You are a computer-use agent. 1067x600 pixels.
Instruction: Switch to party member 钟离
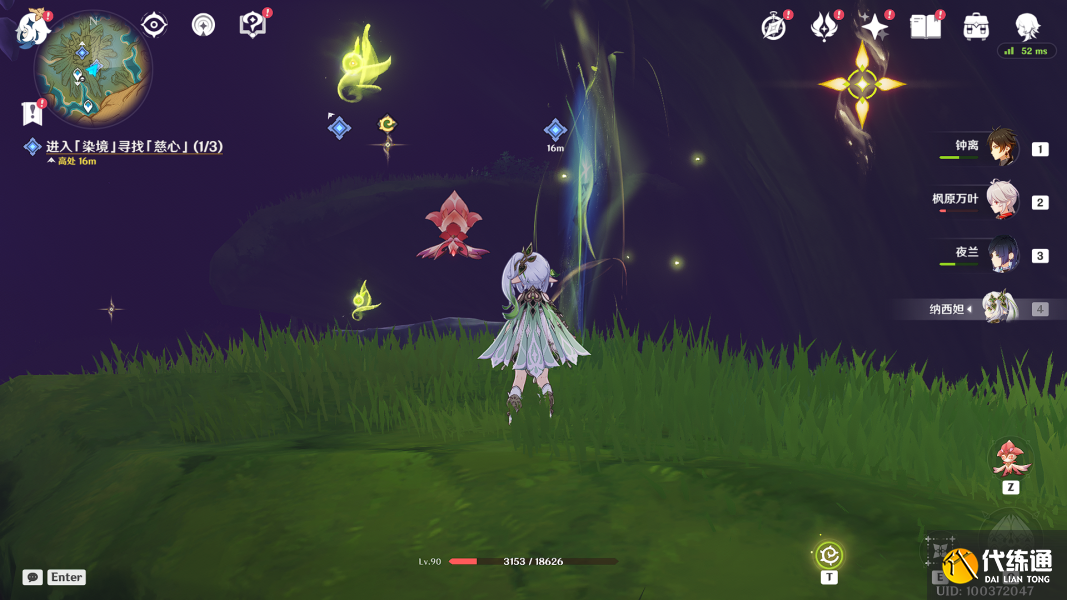[1002, 148]
